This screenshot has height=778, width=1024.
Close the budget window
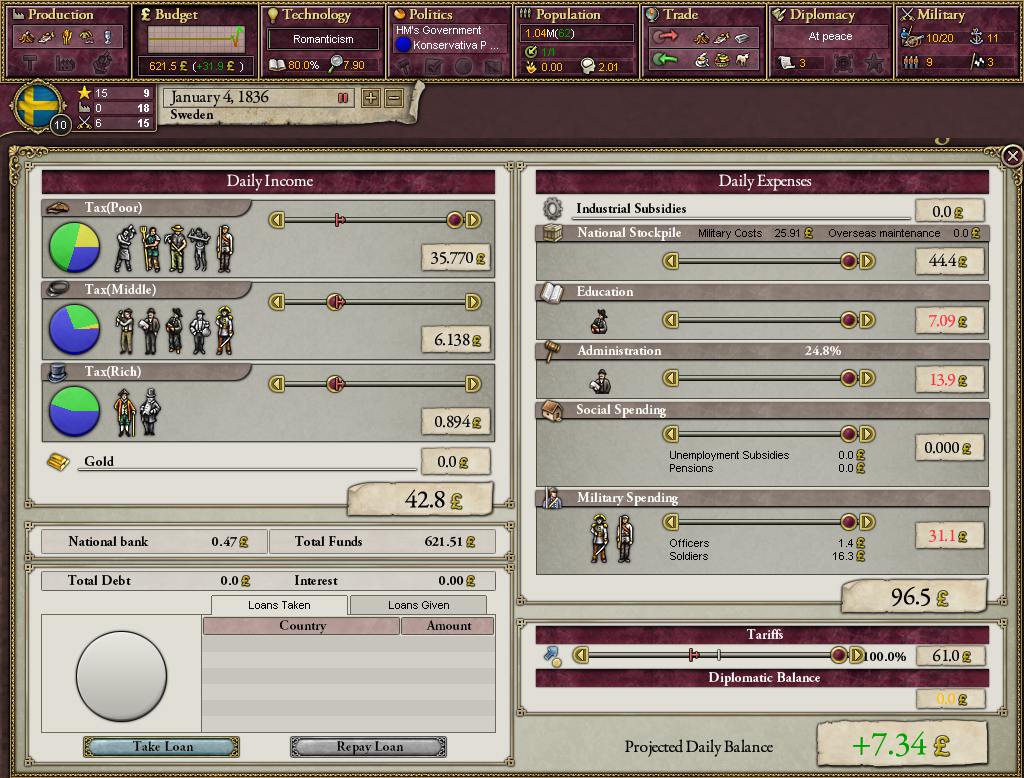click(x=1012, y=156)
